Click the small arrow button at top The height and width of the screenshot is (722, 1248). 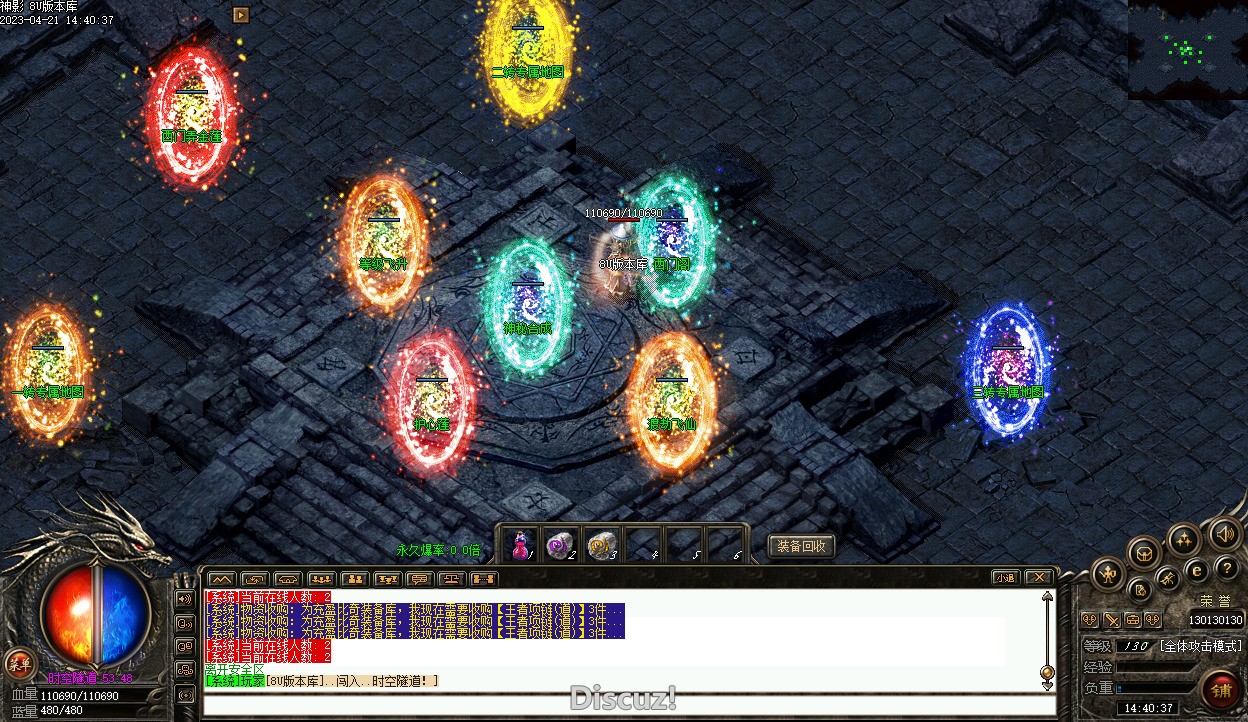(x=240, y=14)
